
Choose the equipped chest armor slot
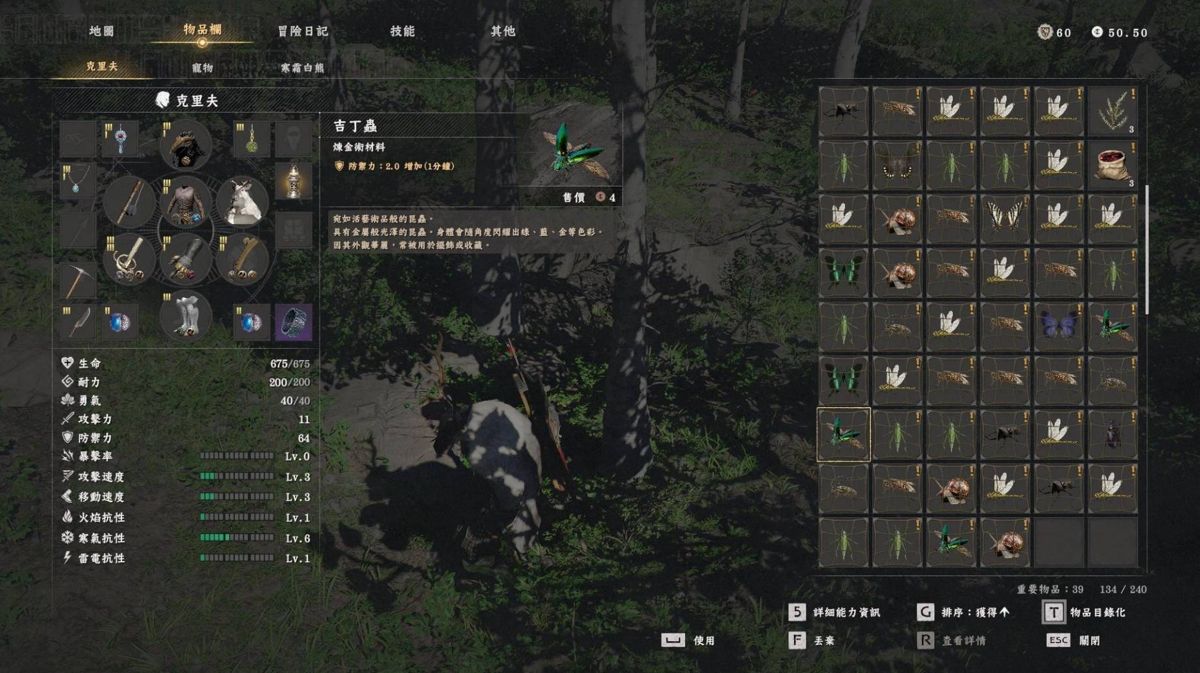click(185, 203)
